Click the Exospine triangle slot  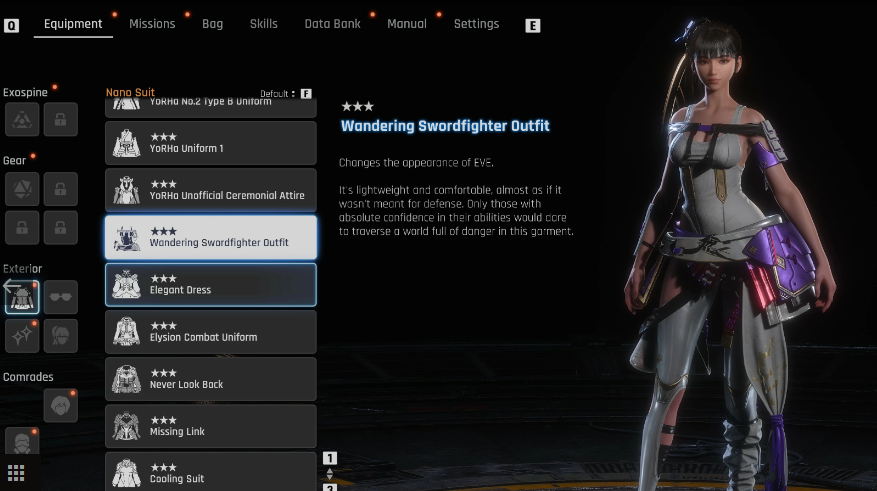pos(22,119)
